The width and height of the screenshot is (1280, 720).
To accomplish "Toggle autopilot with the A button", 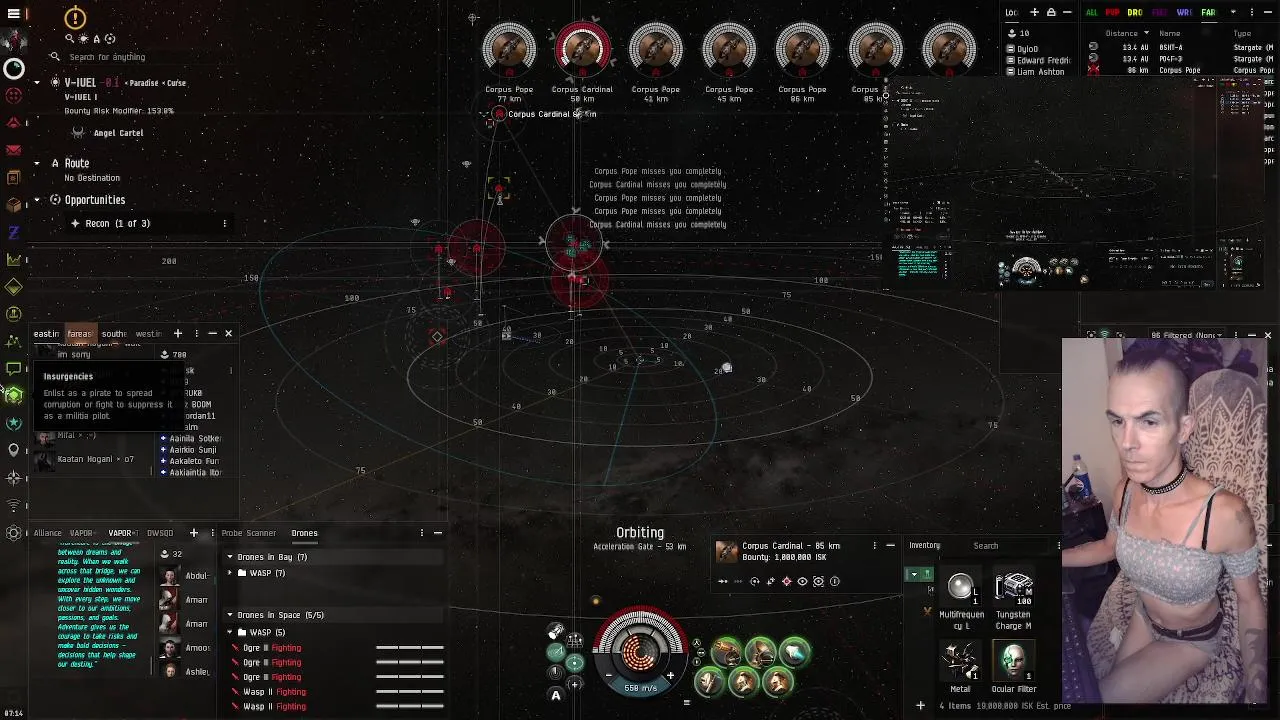I will pos(556,696).
